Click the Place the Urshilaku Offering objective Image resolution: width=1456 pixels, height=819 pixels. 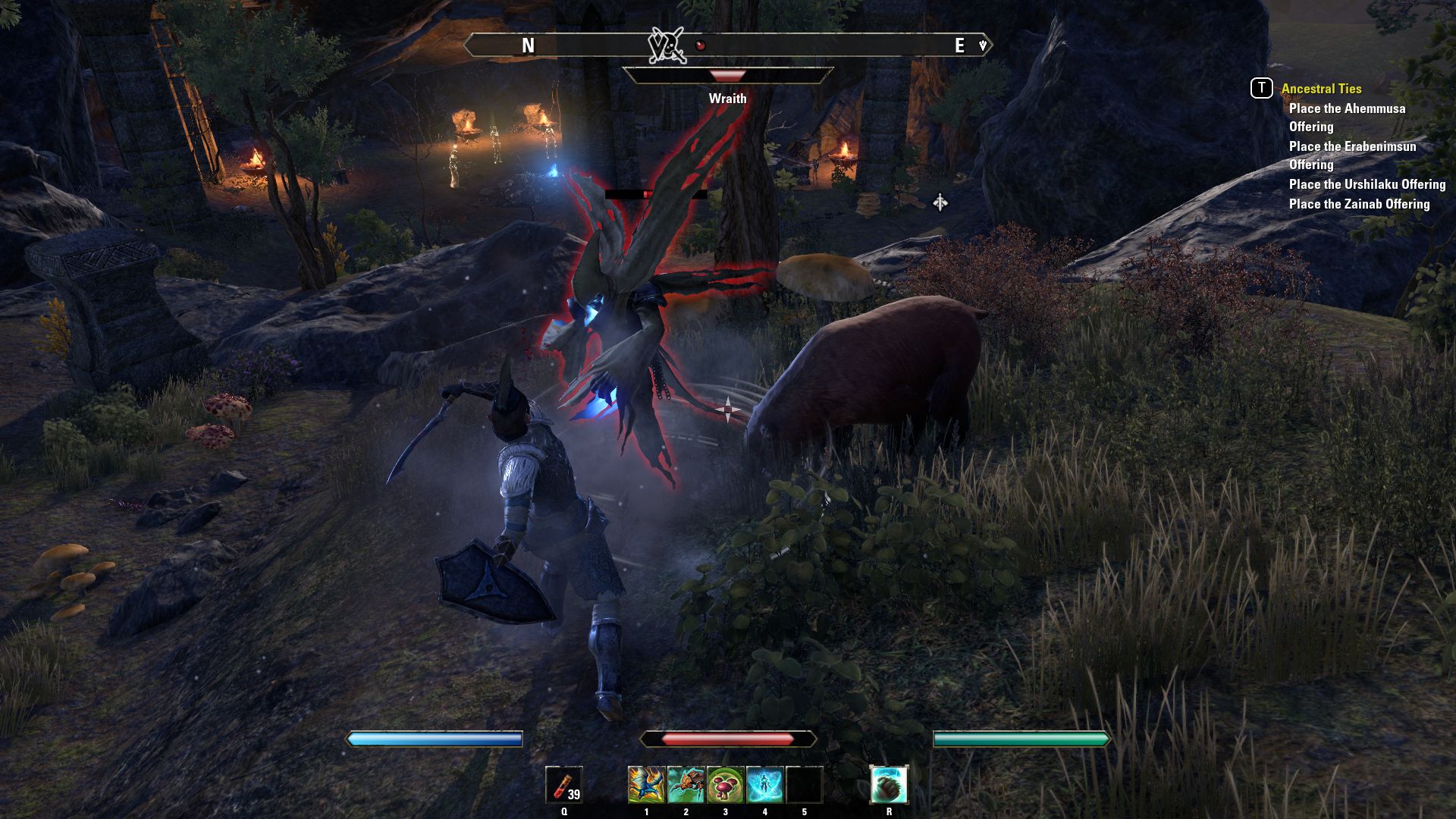pyautogui.click(x=1367, y=184)
